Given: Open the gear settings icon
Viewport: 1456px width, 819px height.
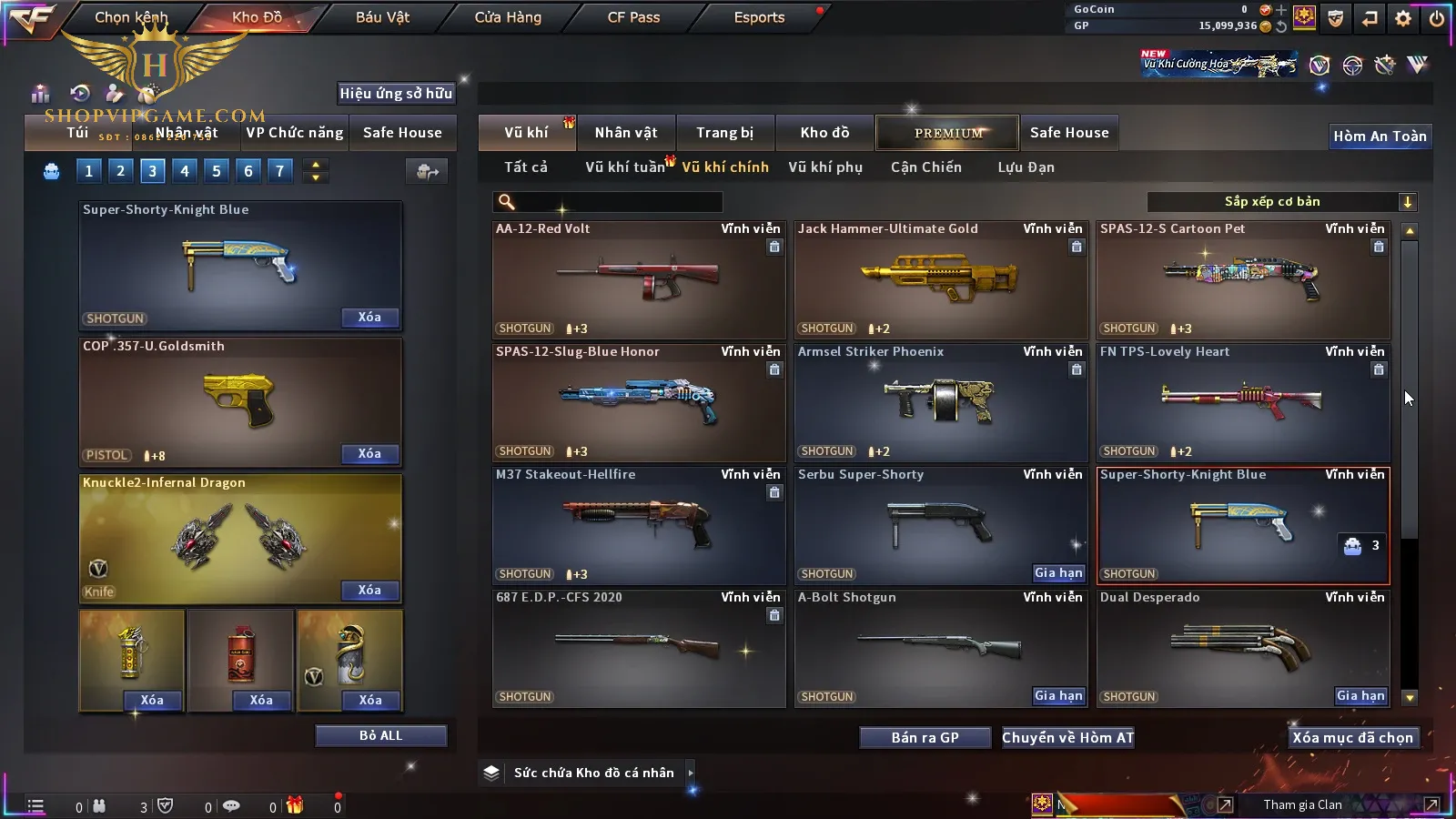Looking at the screenshot, I should pyautogui.click(x=1403, y=18).
